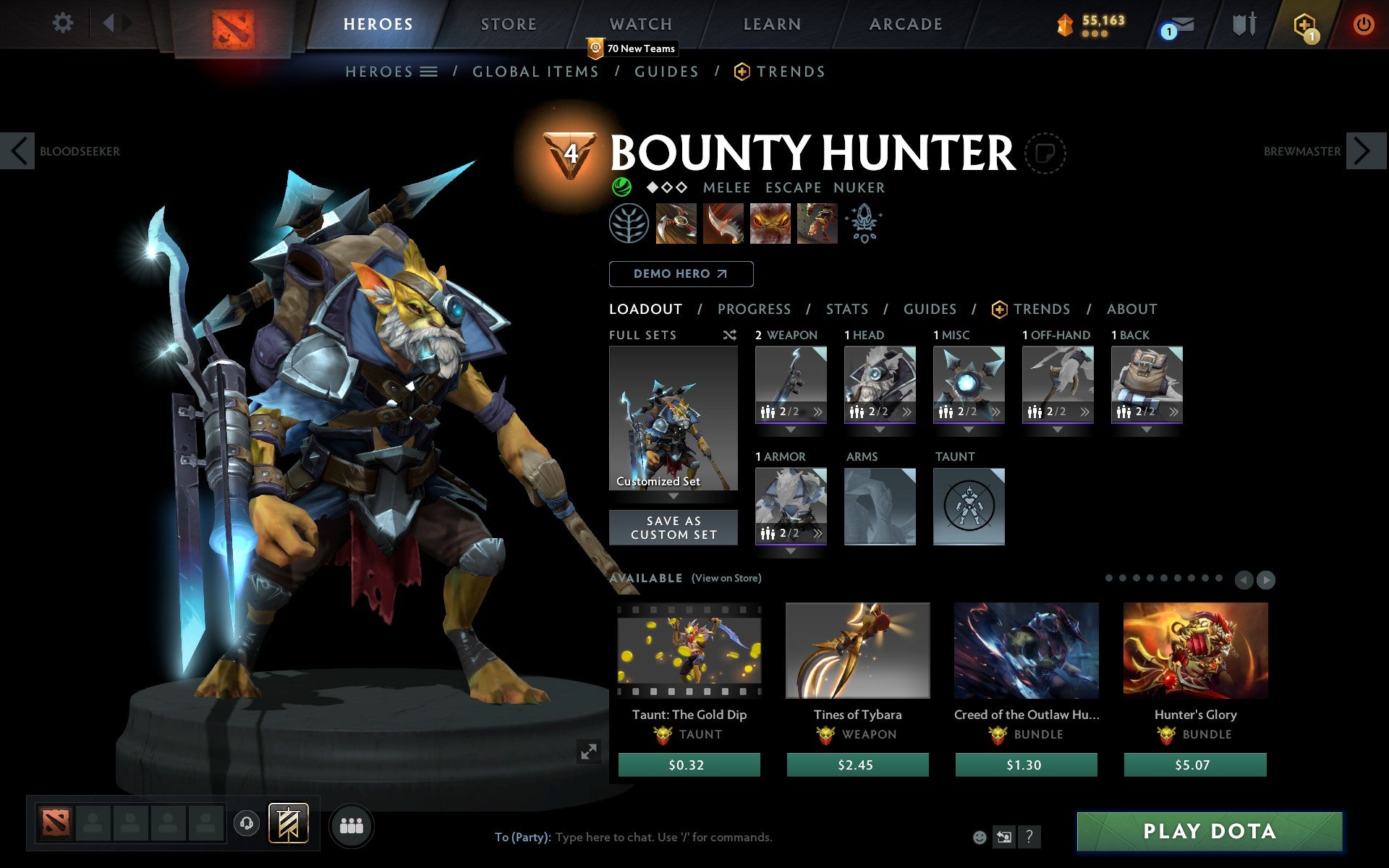Click the SAVE AS CUSTOM SET button
This screenshot has height=868, width=1389.
[674, 527]
